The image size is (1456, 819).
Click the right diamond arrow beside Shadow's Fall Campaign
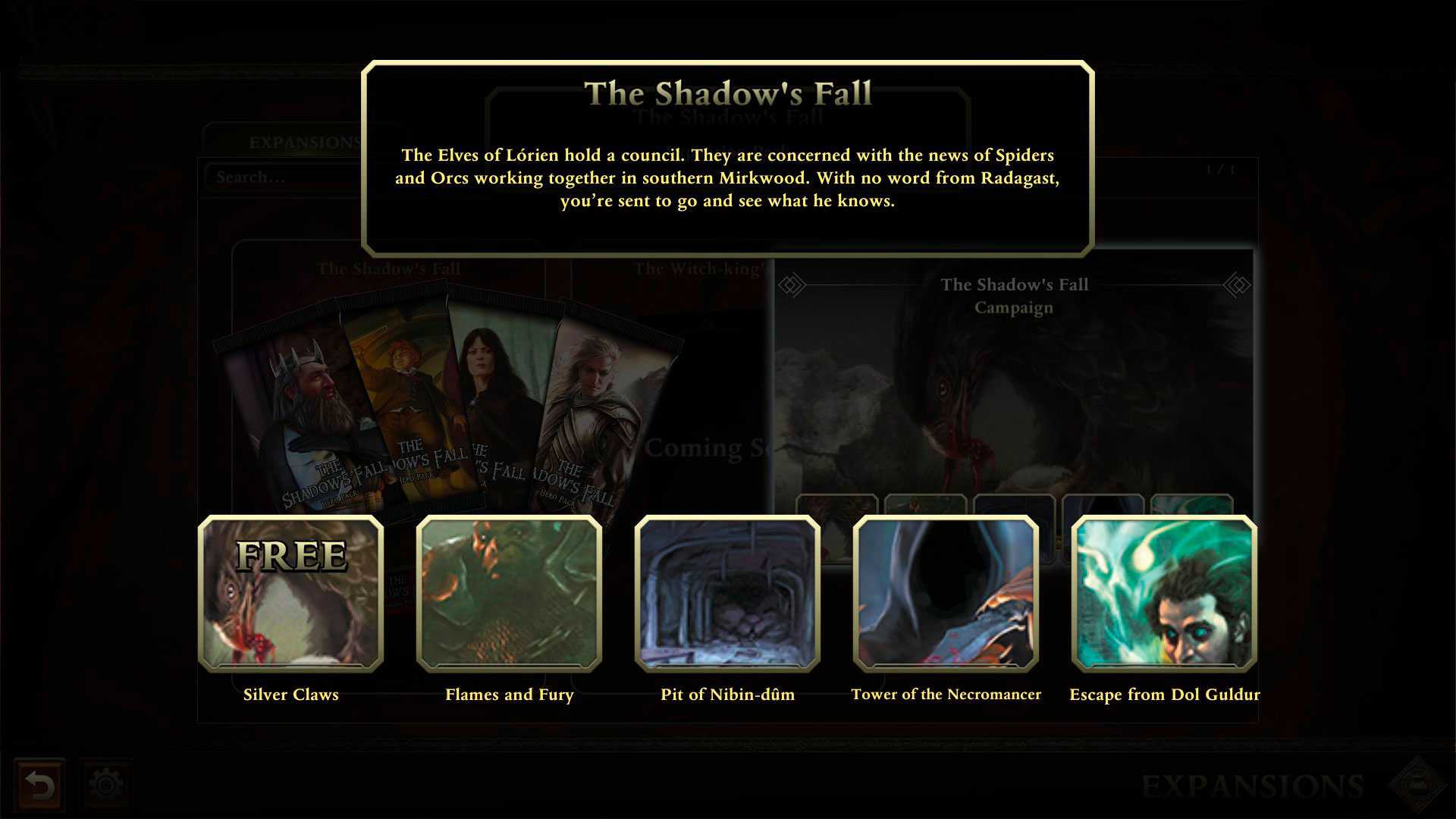tap(1236, 284)
